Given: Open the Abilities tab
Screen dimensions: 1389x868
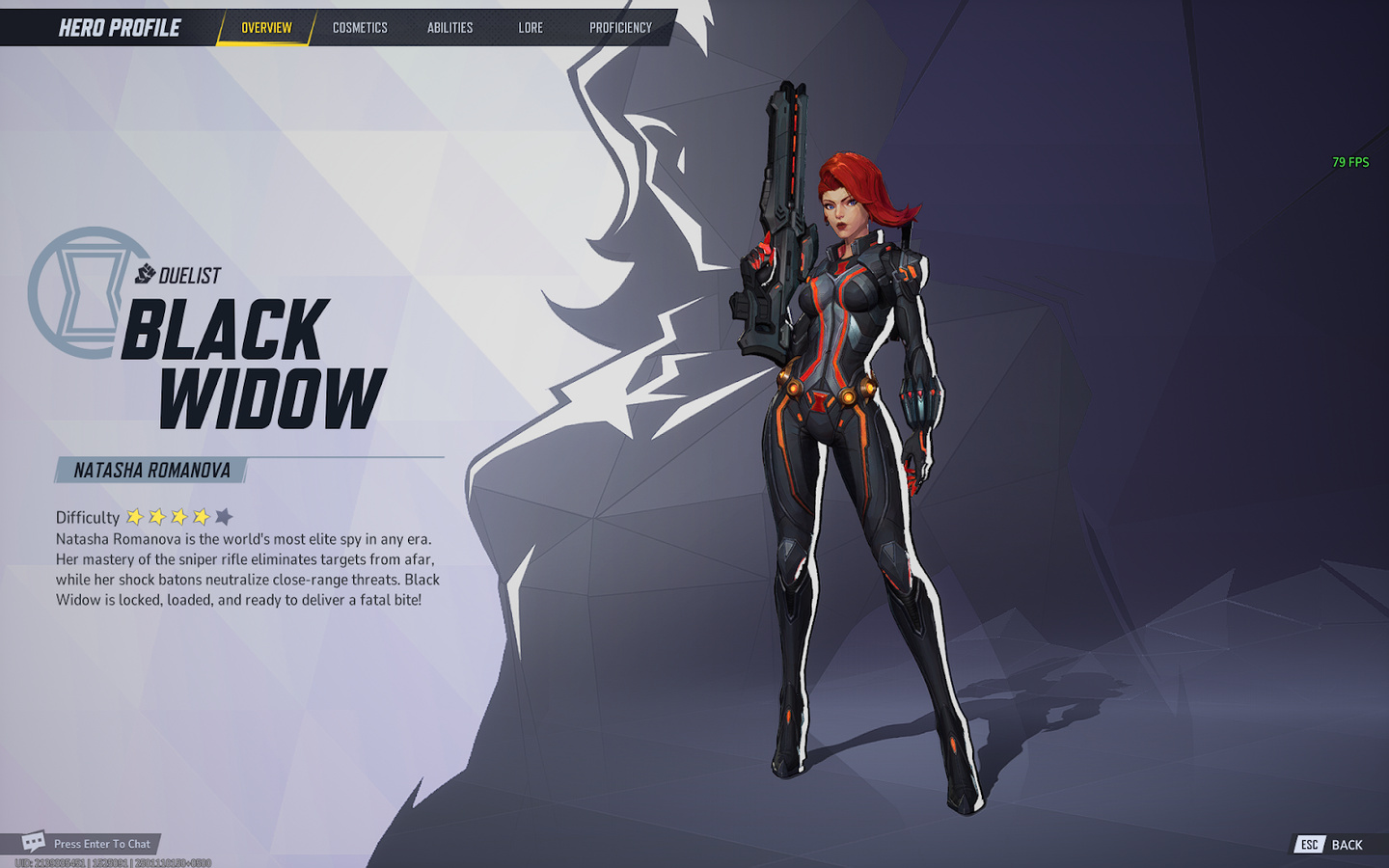Looking at the screenshot, I should [449, 28].
